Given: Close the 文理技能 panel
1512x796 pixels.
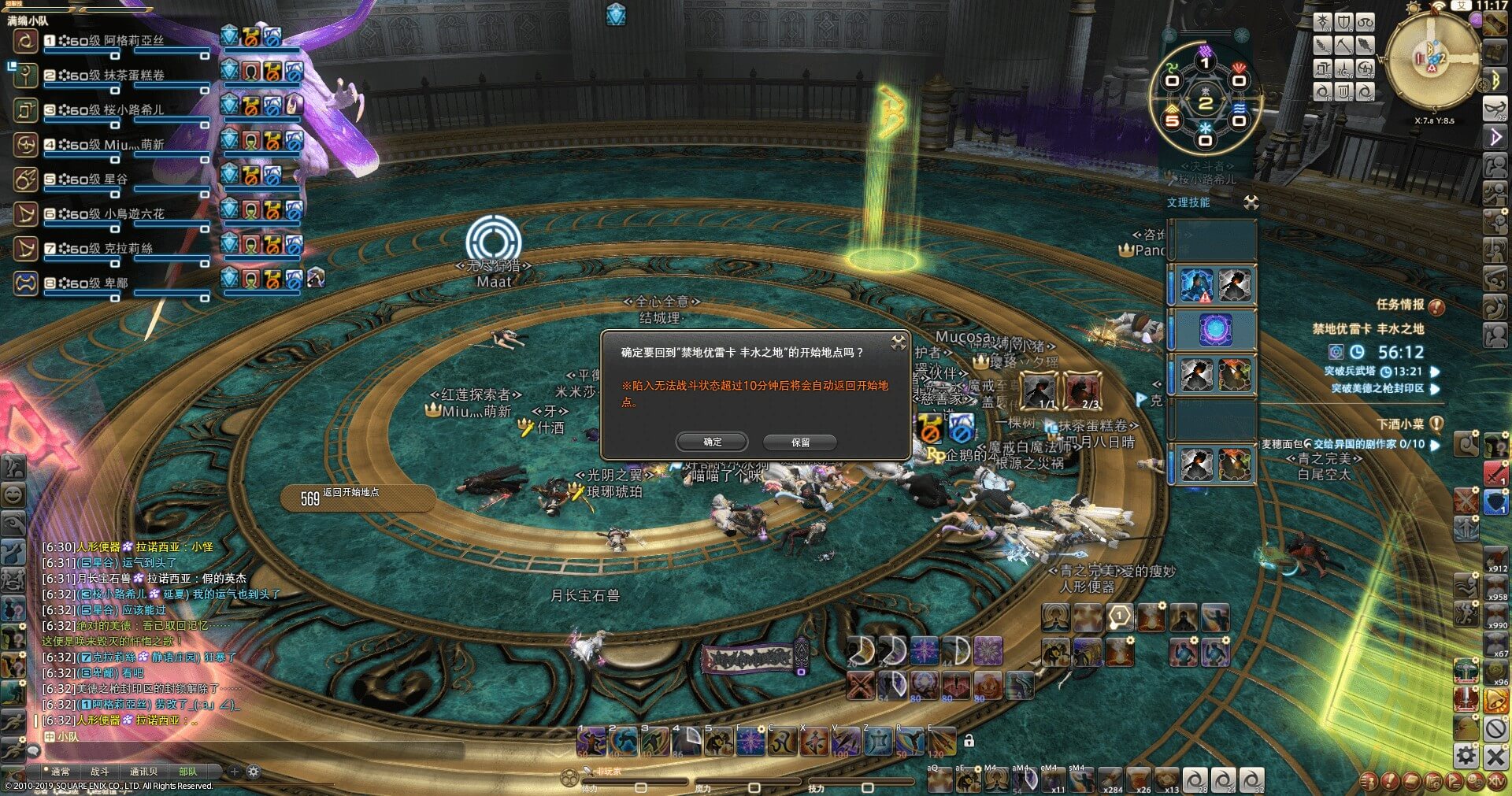Looking at the screenshot, I should pos(1251,203).
